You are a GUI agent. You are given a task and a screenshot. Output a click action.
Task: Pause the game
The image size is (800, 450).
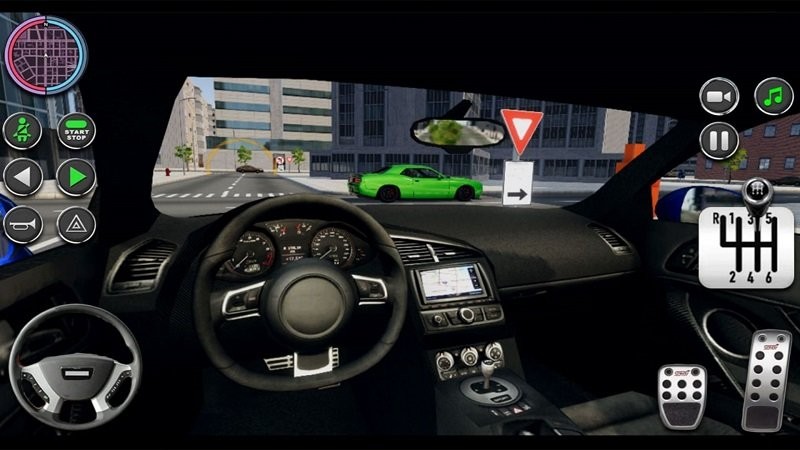tap(719, 140)
